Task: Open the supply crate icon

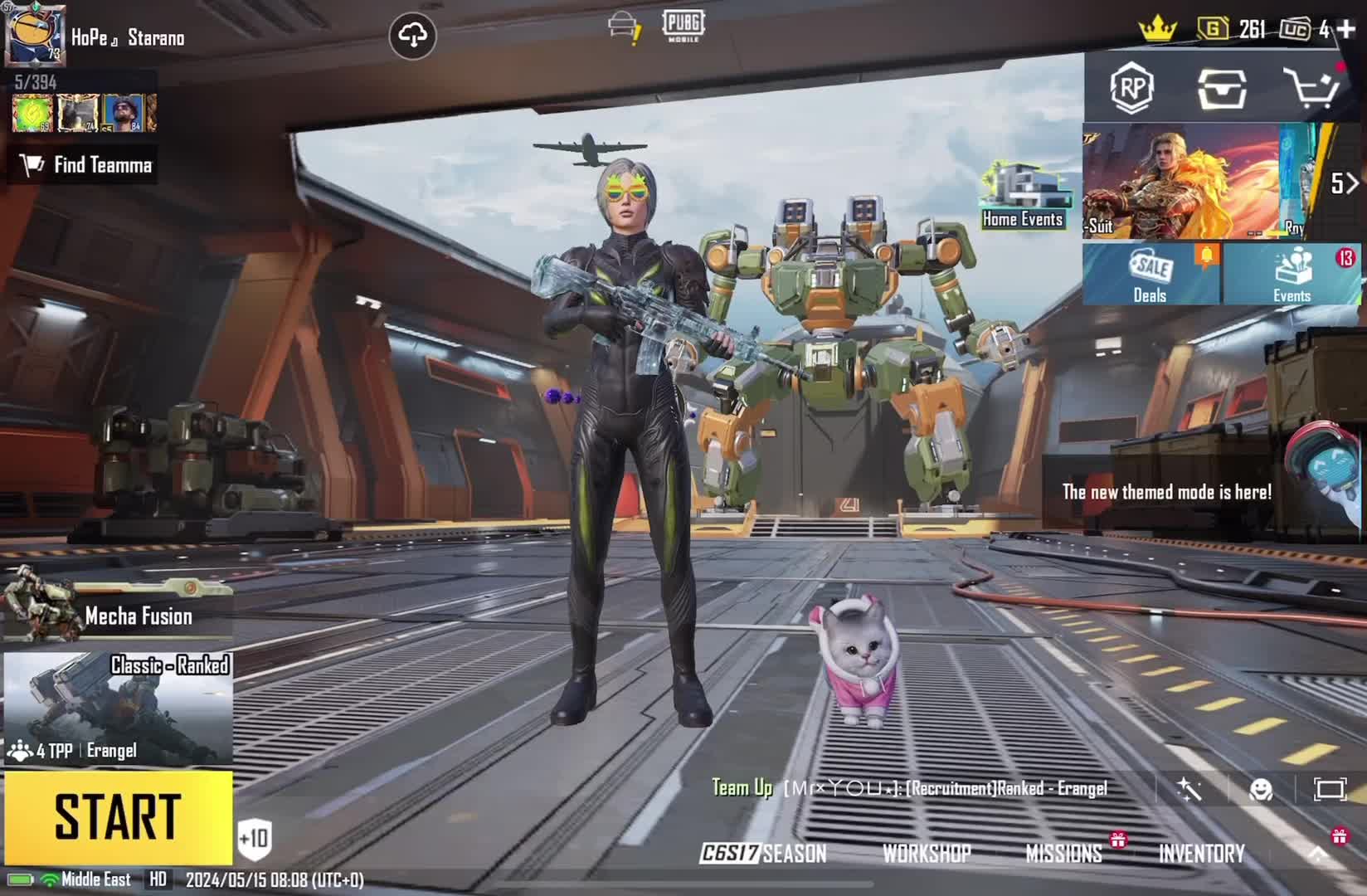Action: pyautogui.click(x=1221, y=88)
